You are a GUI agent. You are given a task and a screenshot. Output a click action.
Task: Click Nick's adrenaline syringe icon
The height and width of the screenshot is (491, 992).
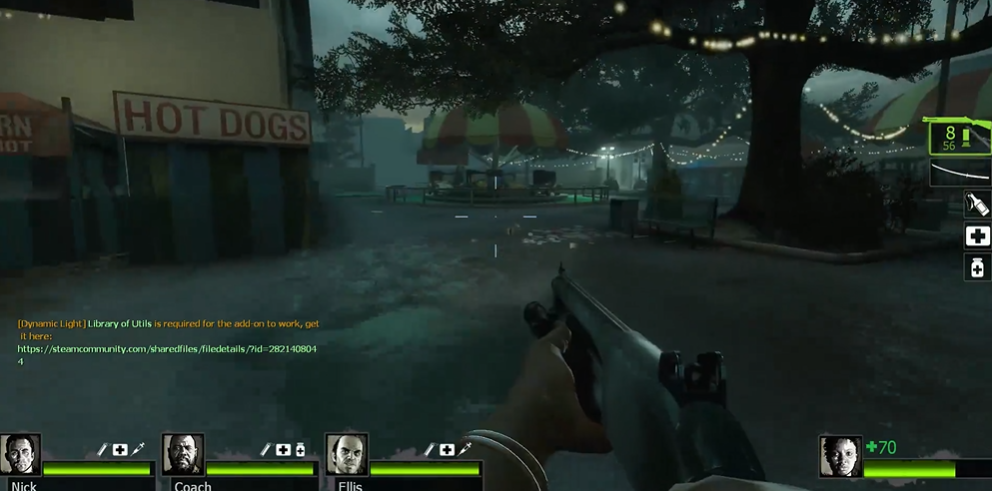[x=138, y=450]
